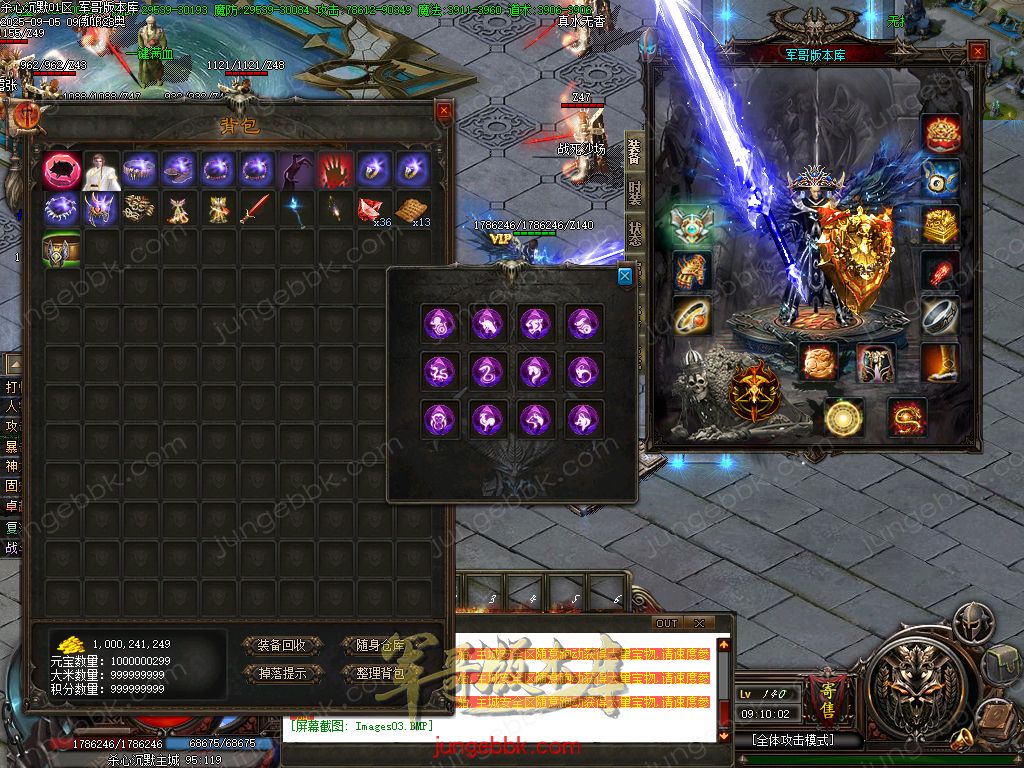The image size is (1024, 768).
Task: Select the white-robed character item in backpack
Action: pos(101,171)
